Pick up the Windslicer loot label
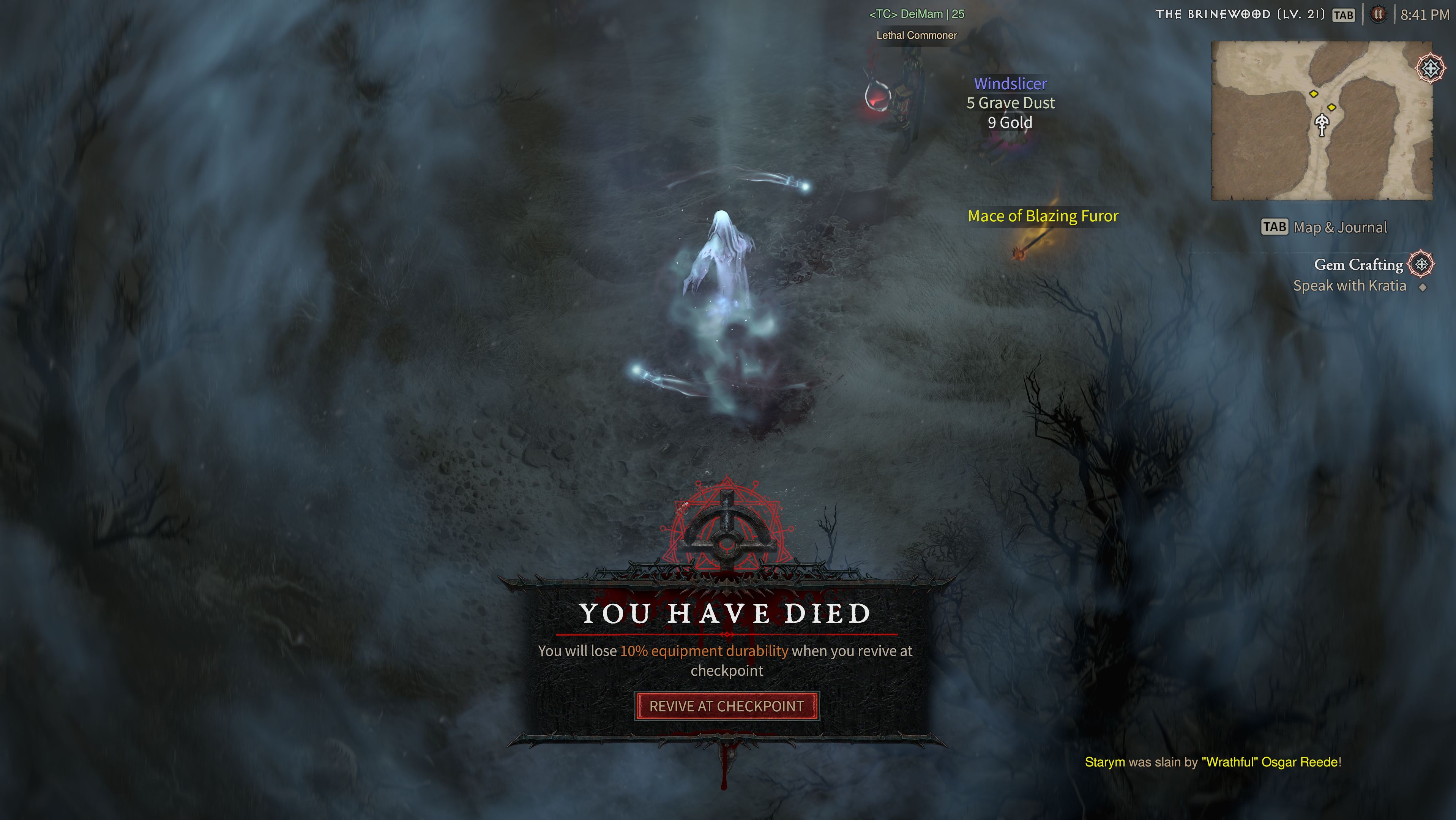Viewport: 1456px width, 820px height. coord(1011,84)
